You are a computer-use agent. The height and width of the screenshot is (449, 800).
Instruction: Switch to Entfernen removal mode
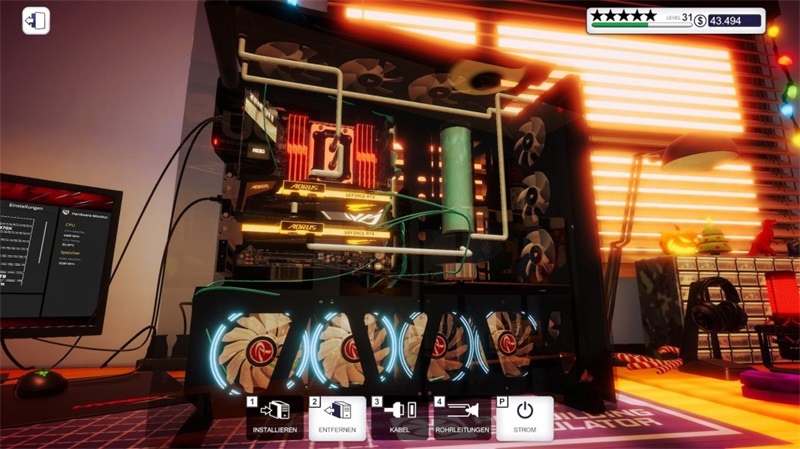336,417
